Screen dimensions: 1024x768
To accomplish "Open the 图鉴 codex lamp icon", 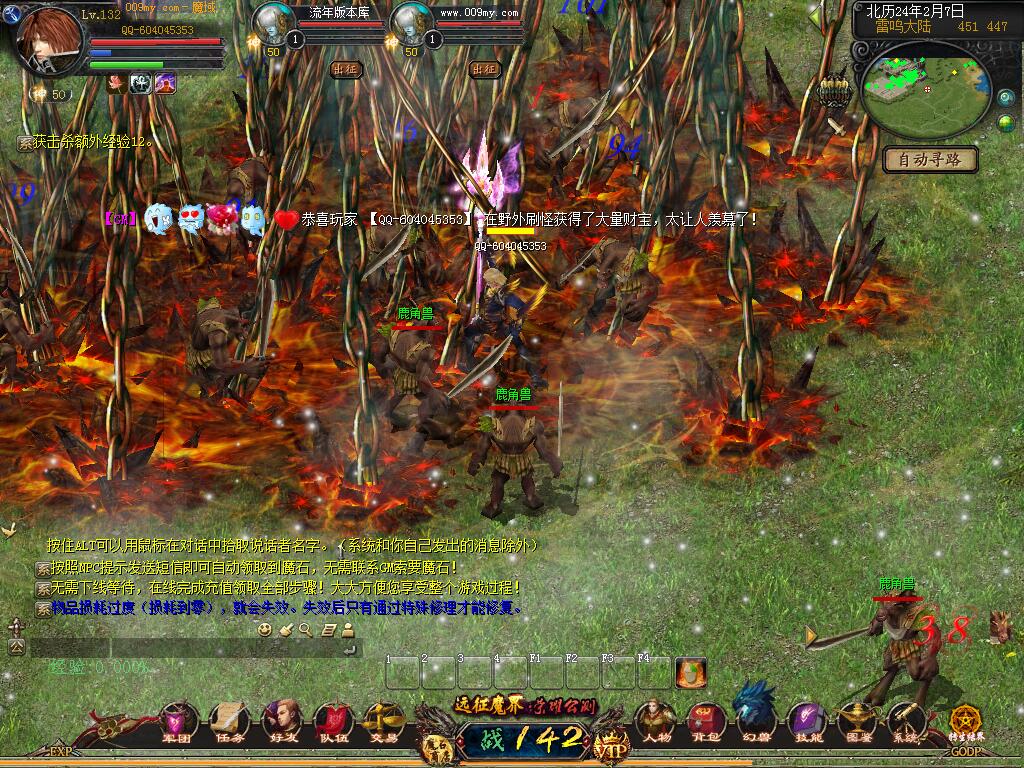I will point(855,720).
